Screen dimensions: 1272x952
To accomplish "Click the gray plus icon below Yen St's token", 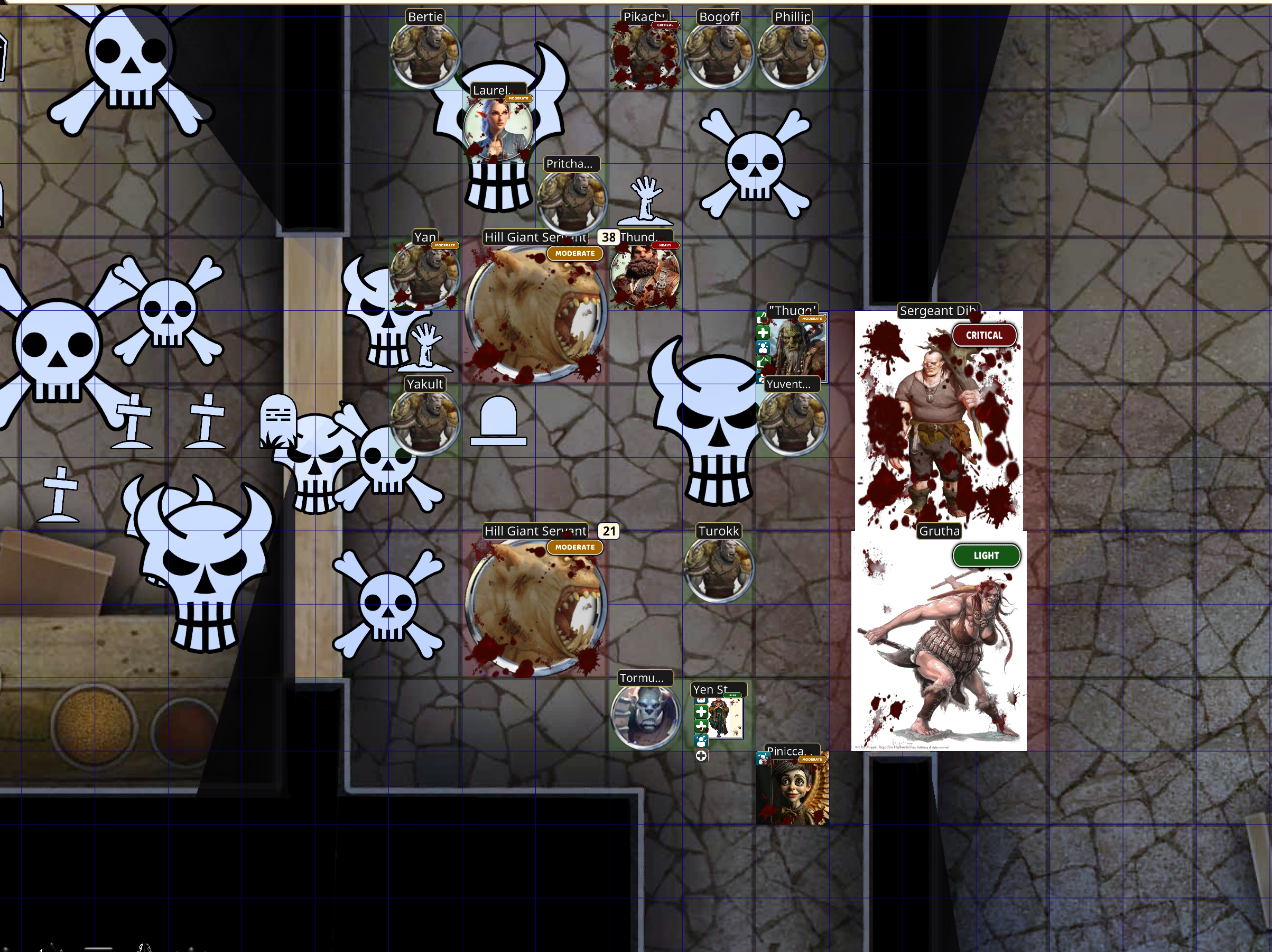I will 702,756.
